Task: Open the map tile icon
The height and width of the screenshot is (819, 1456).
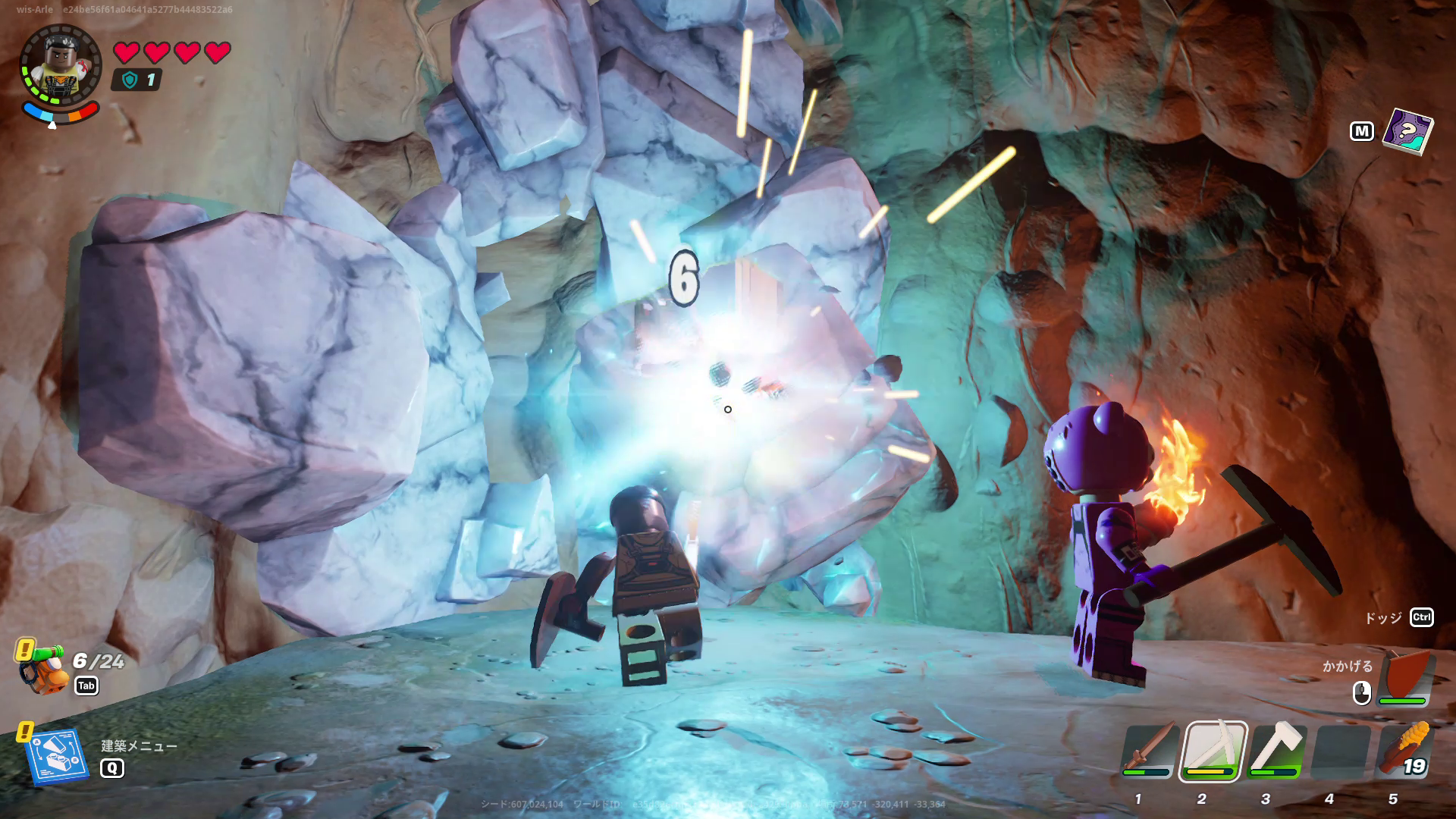Action: (x=1407, y=130)
